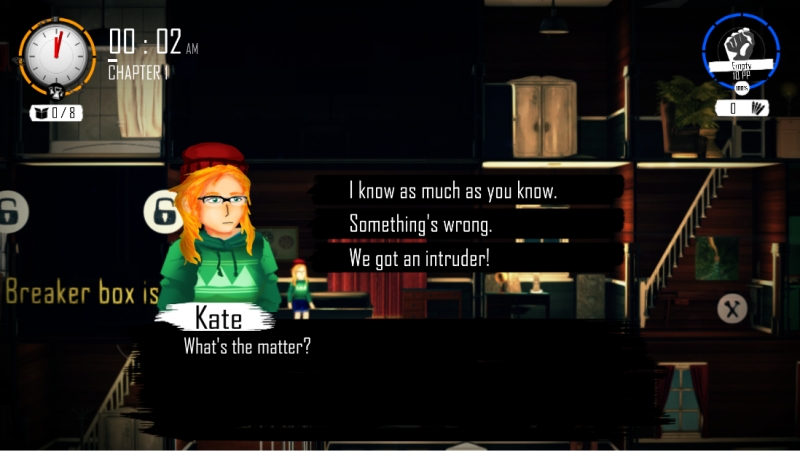Select the "Something's wrong." dialogue option

pyautogui.click(x=420, y=224)
